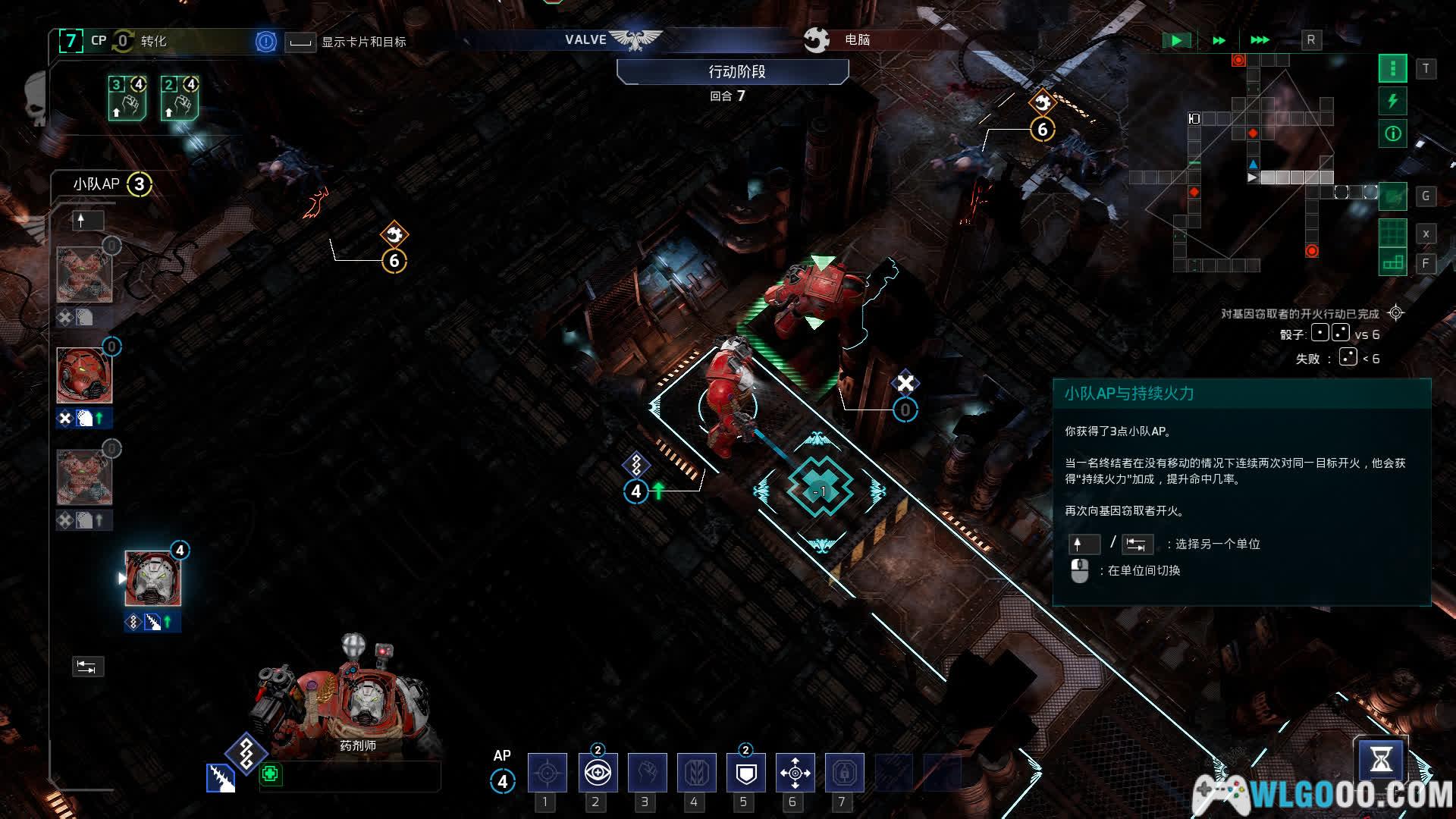Select the red-helmet Terminator portrait
Viewport: 1456px width, 819px height.
tap(84, 375)
